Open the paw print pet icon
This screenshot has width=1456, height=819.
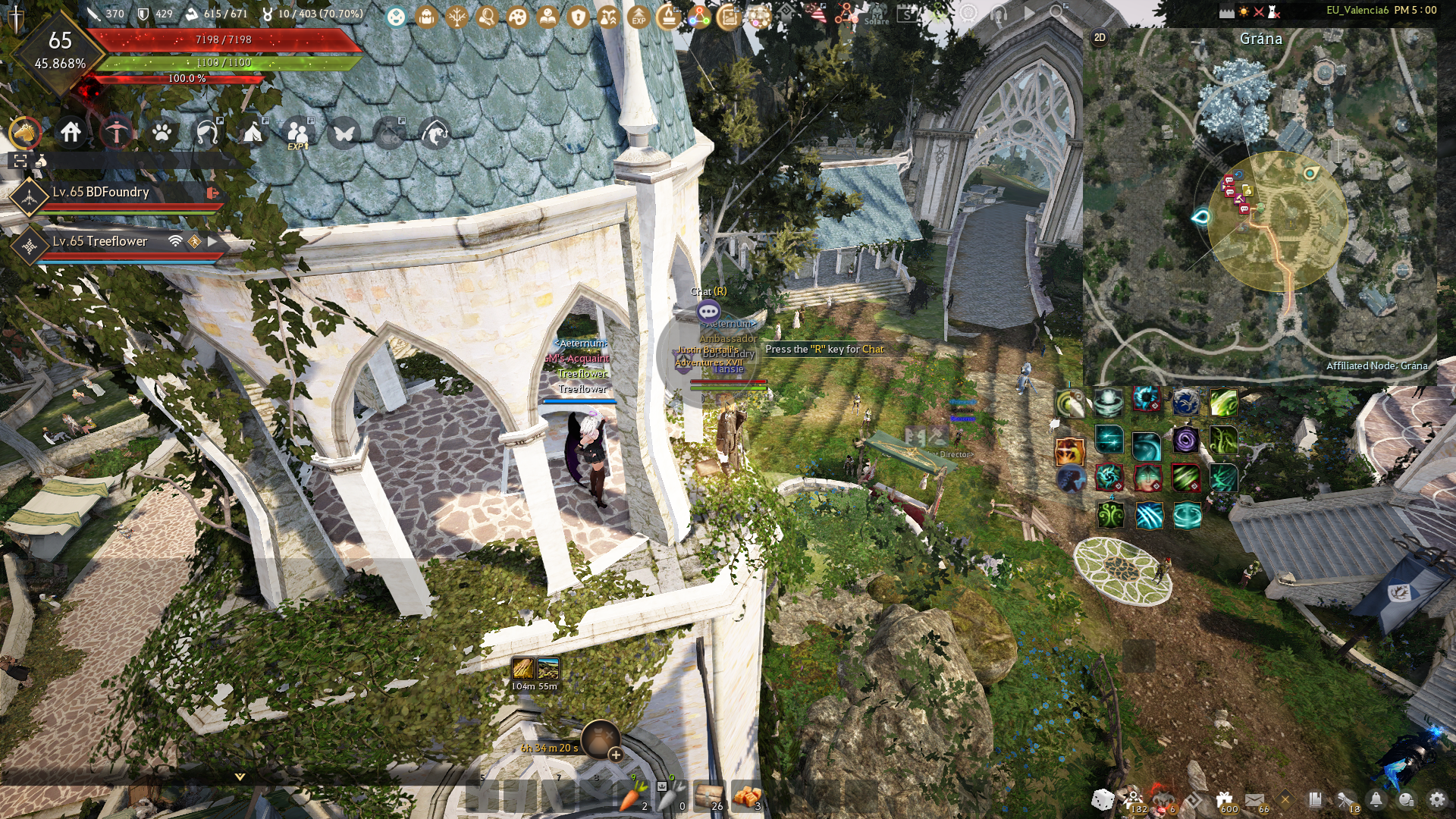tap(162, 133)
